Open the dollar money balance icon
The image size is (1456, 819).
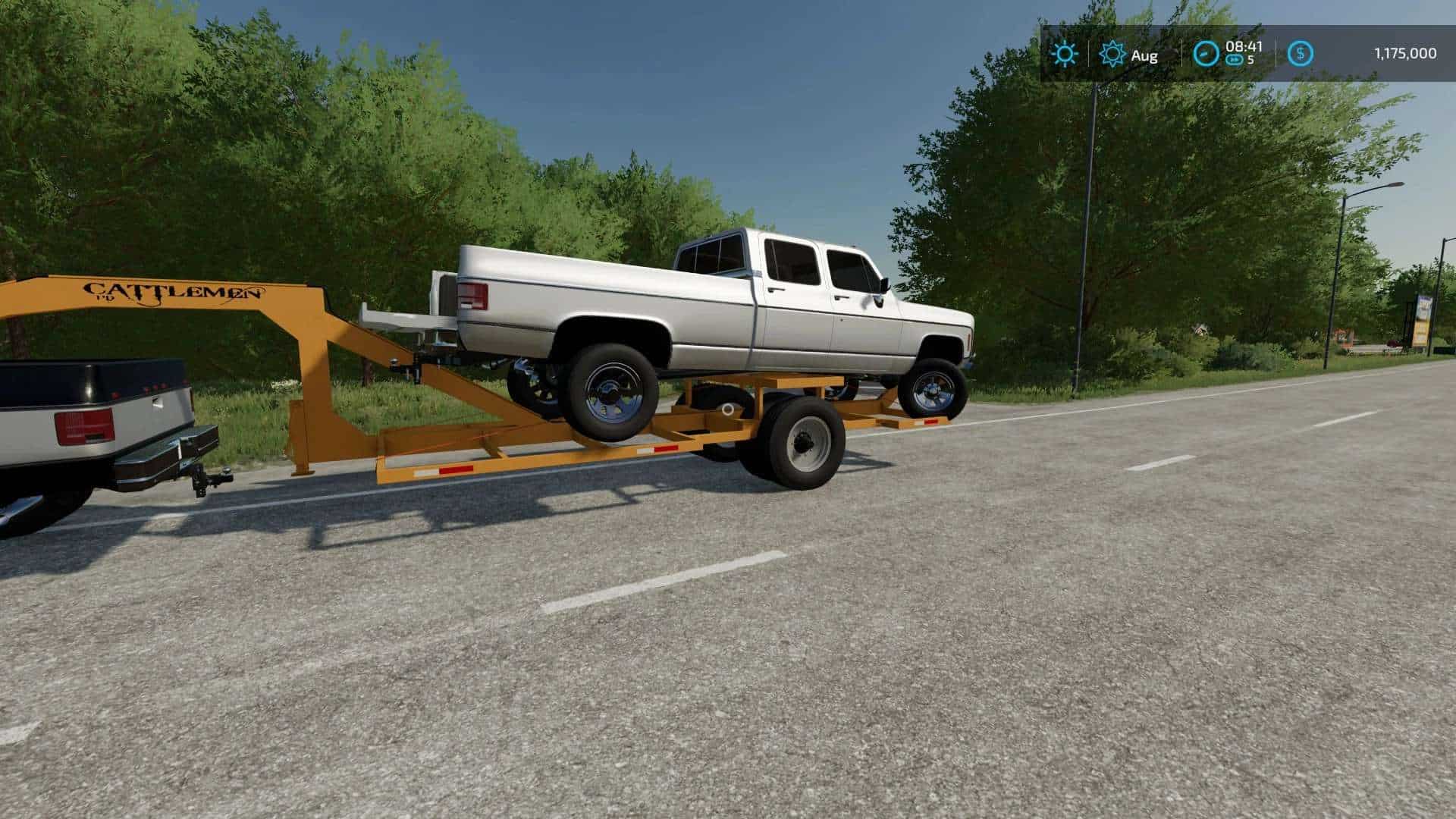click(1301, 54)
